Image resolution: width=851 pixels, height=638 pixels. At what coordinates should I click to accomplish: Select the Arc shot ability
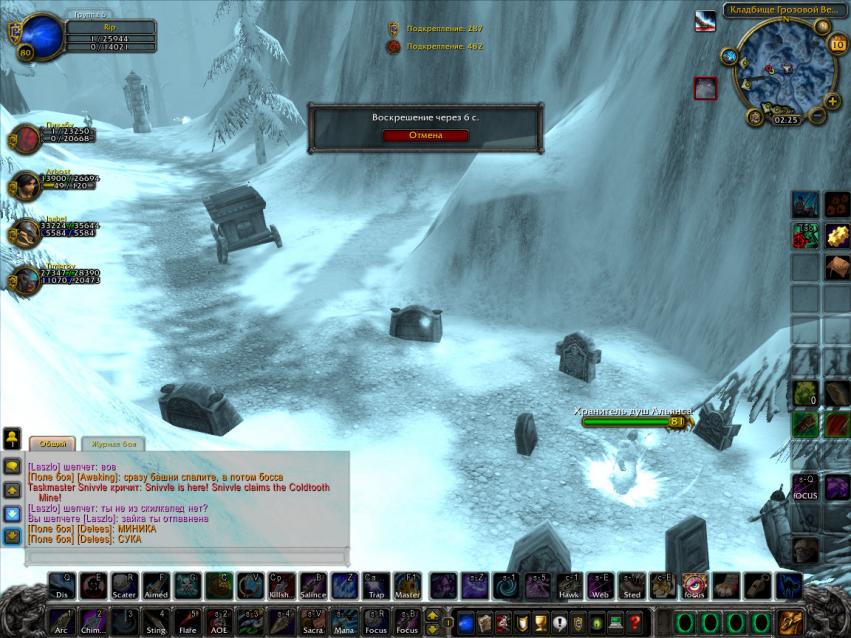click(63, 622)
